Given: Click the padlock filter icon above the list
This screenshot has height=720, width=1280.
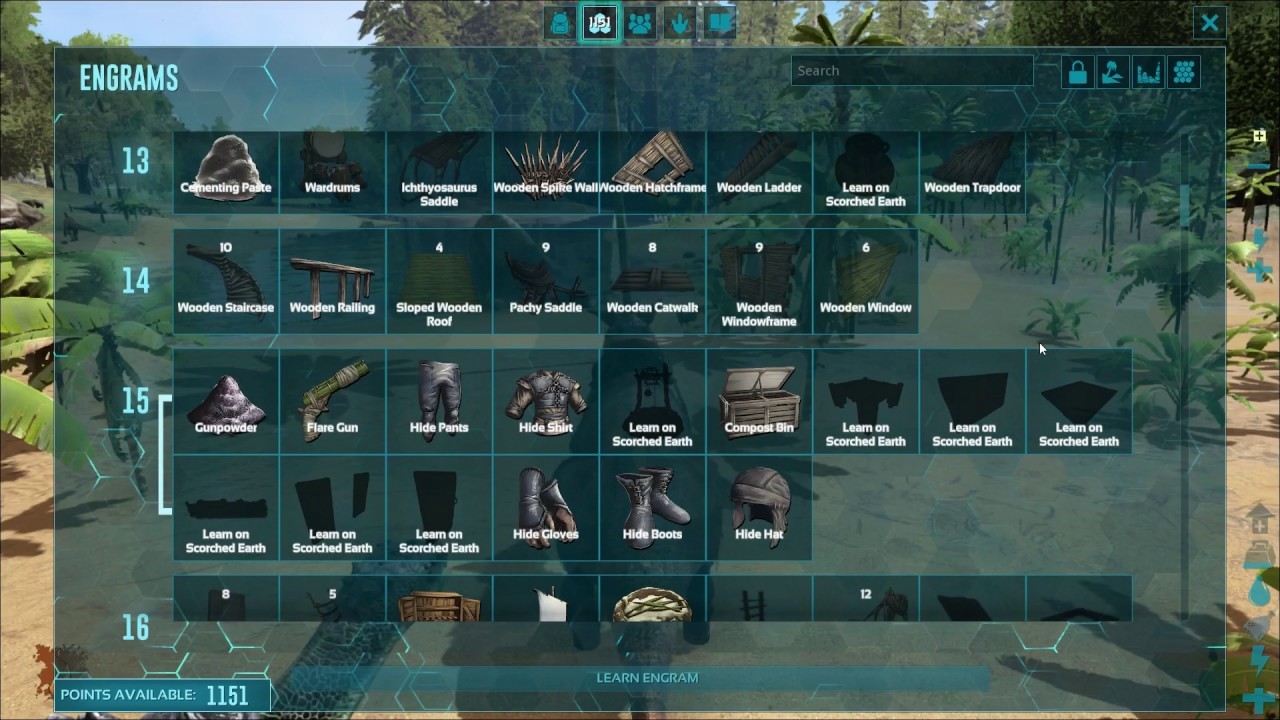Looking at the screenshot, I should [1077, 71].
